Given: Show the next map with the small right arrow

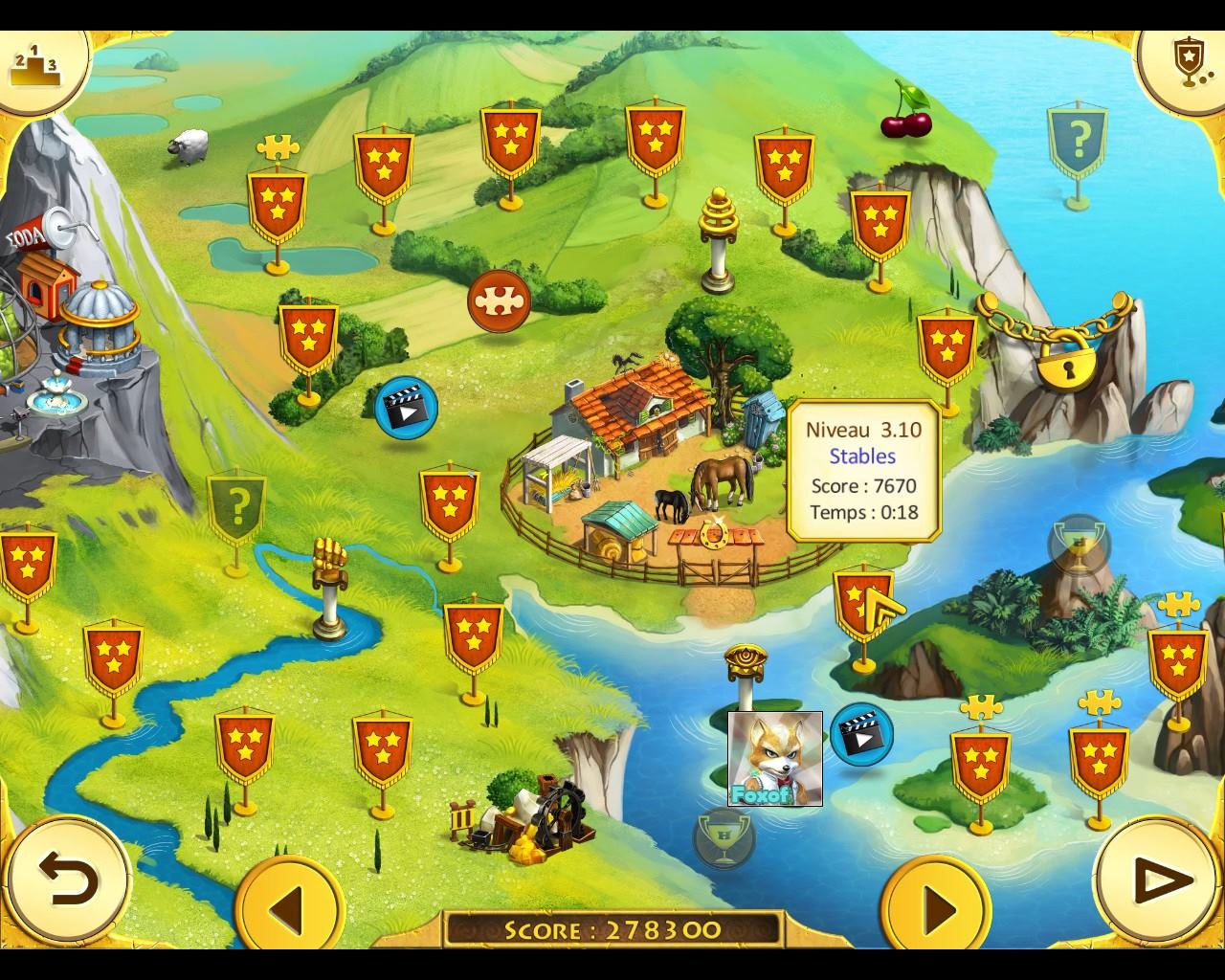Looking at the screenshot, I should 935,905.
